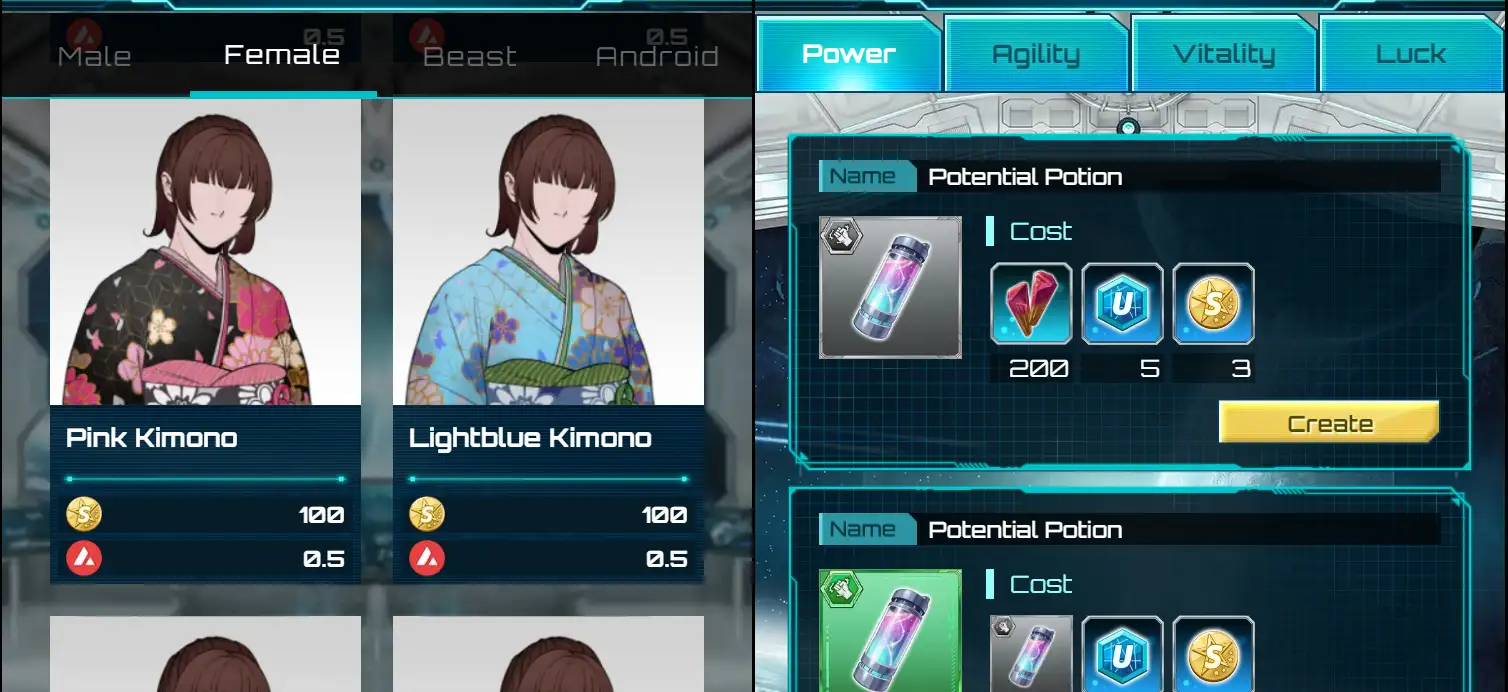1508x692 pixels.
Task: Select the red crystal cost icon
Action: [x=1031, y=304]
